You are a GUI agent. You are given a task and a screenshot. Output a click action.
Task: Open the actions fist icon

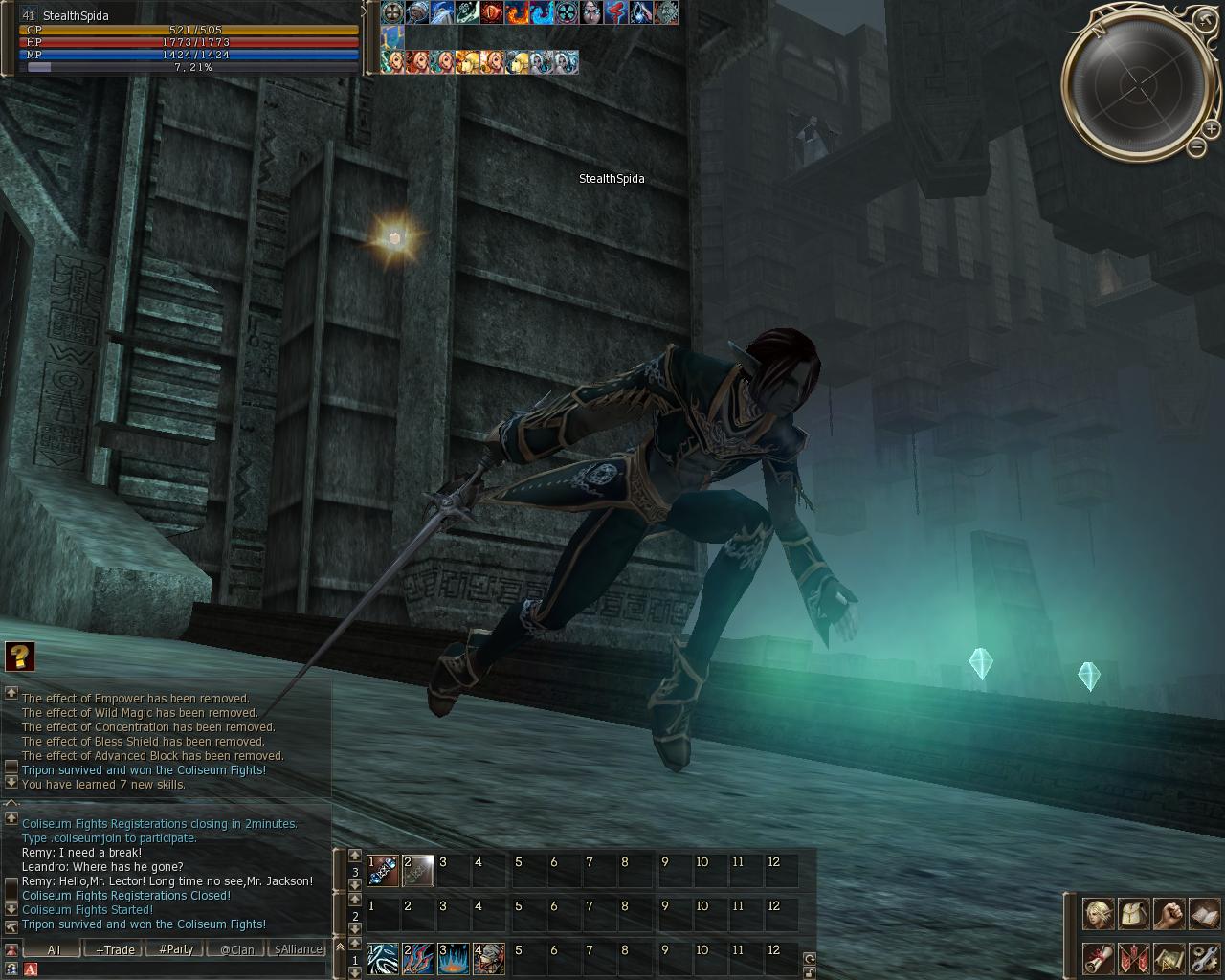(1169, 914)
